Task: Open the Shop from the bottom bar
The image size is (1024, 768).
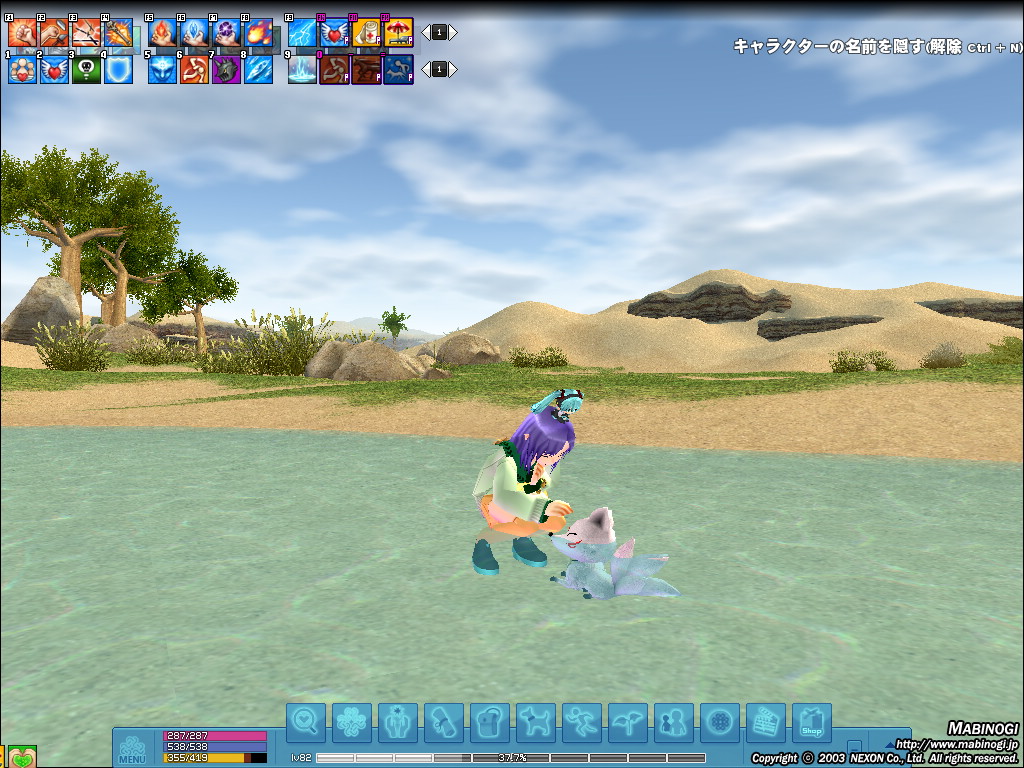Action: point(811,723)
